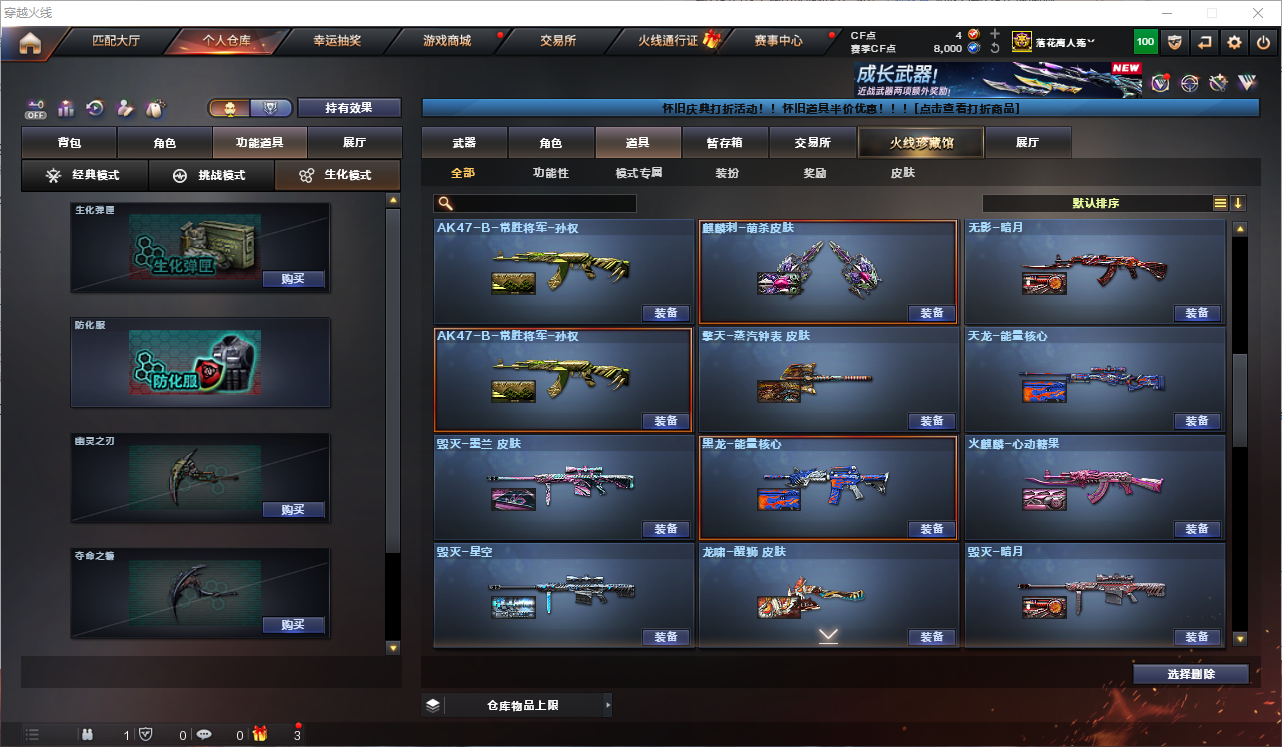Open the 幸运抽奖 lucky draw page

337,42
